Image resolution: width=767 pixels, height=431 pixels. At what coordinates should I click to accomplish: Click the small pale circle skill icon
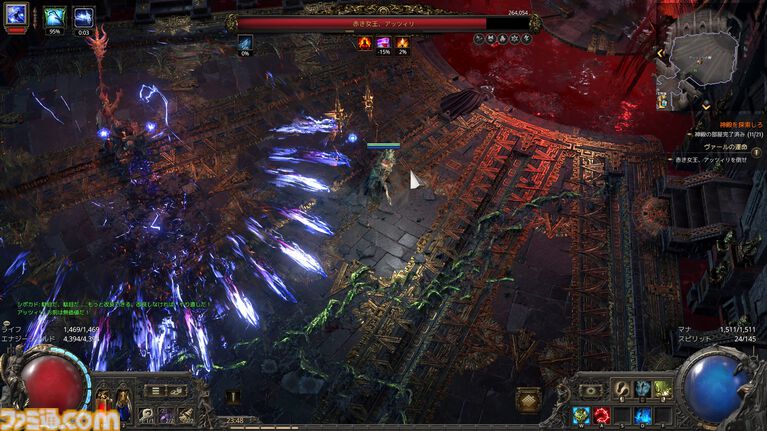point(147,414)
